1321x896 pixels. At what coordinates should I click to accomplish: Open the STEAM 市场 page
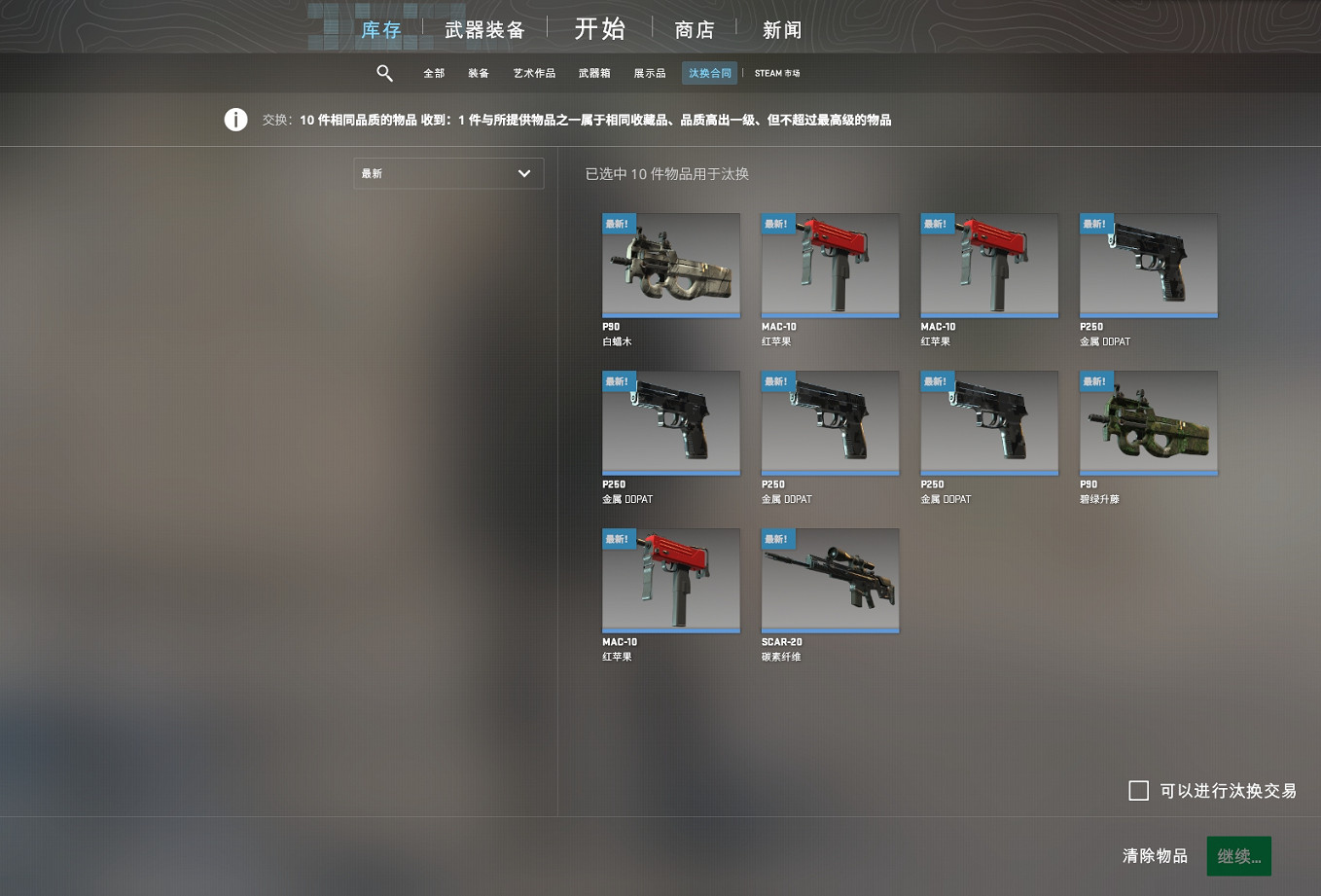click(776, 72)
